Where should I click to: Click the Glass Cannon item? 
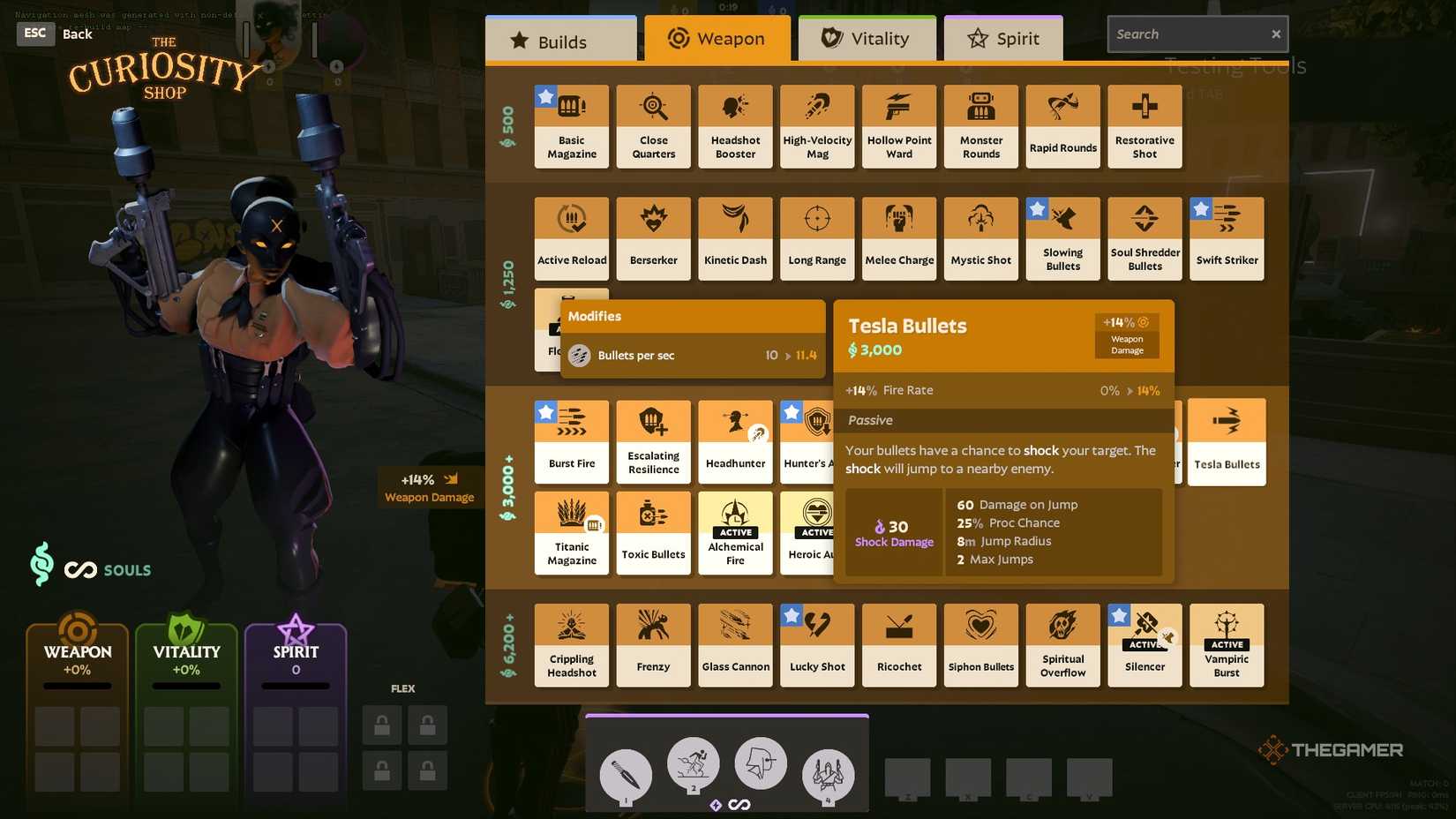(735, 642)
